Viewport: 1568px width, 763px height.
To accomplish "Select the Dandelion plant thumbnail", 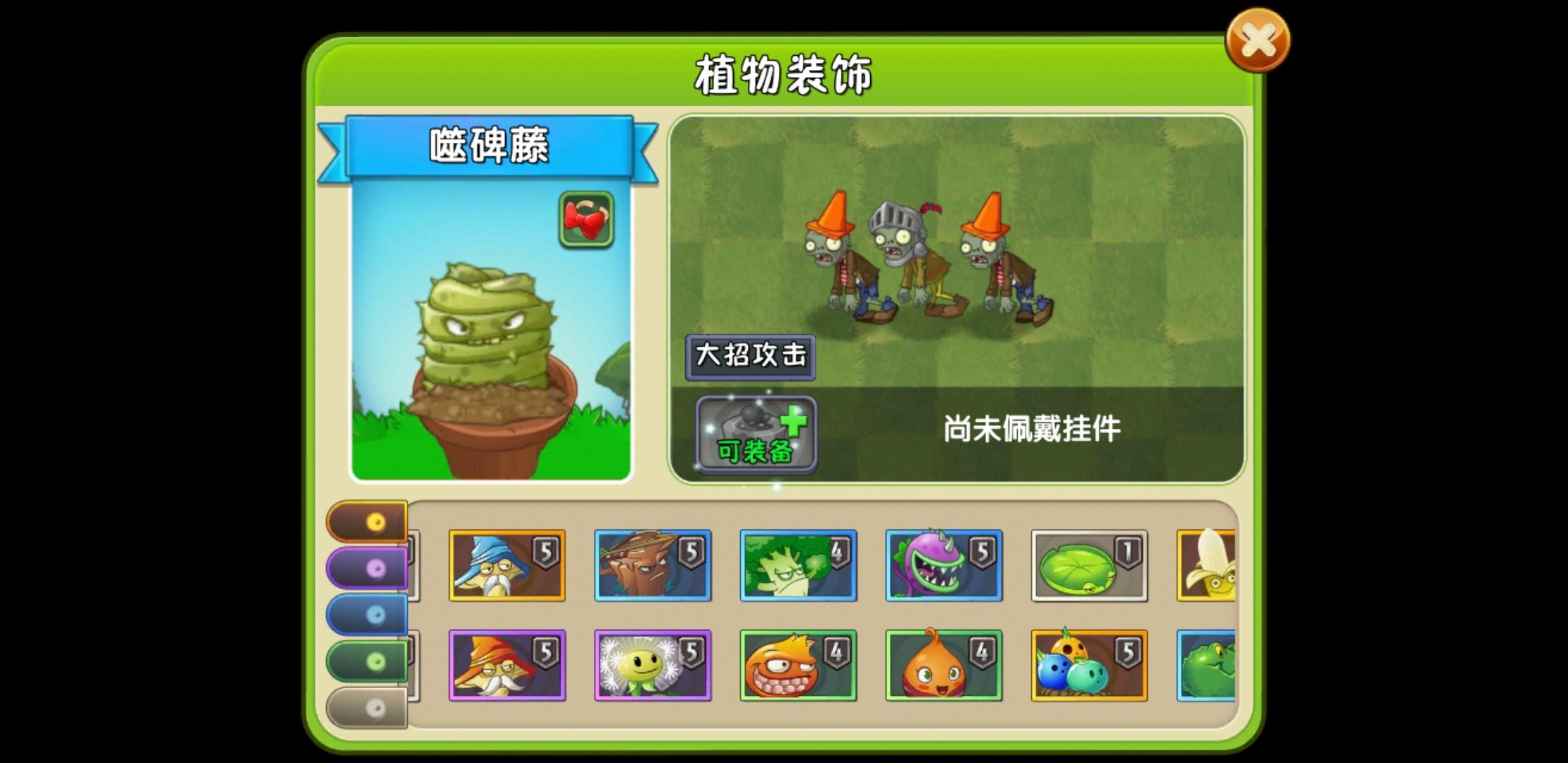I will pos(651,666).
